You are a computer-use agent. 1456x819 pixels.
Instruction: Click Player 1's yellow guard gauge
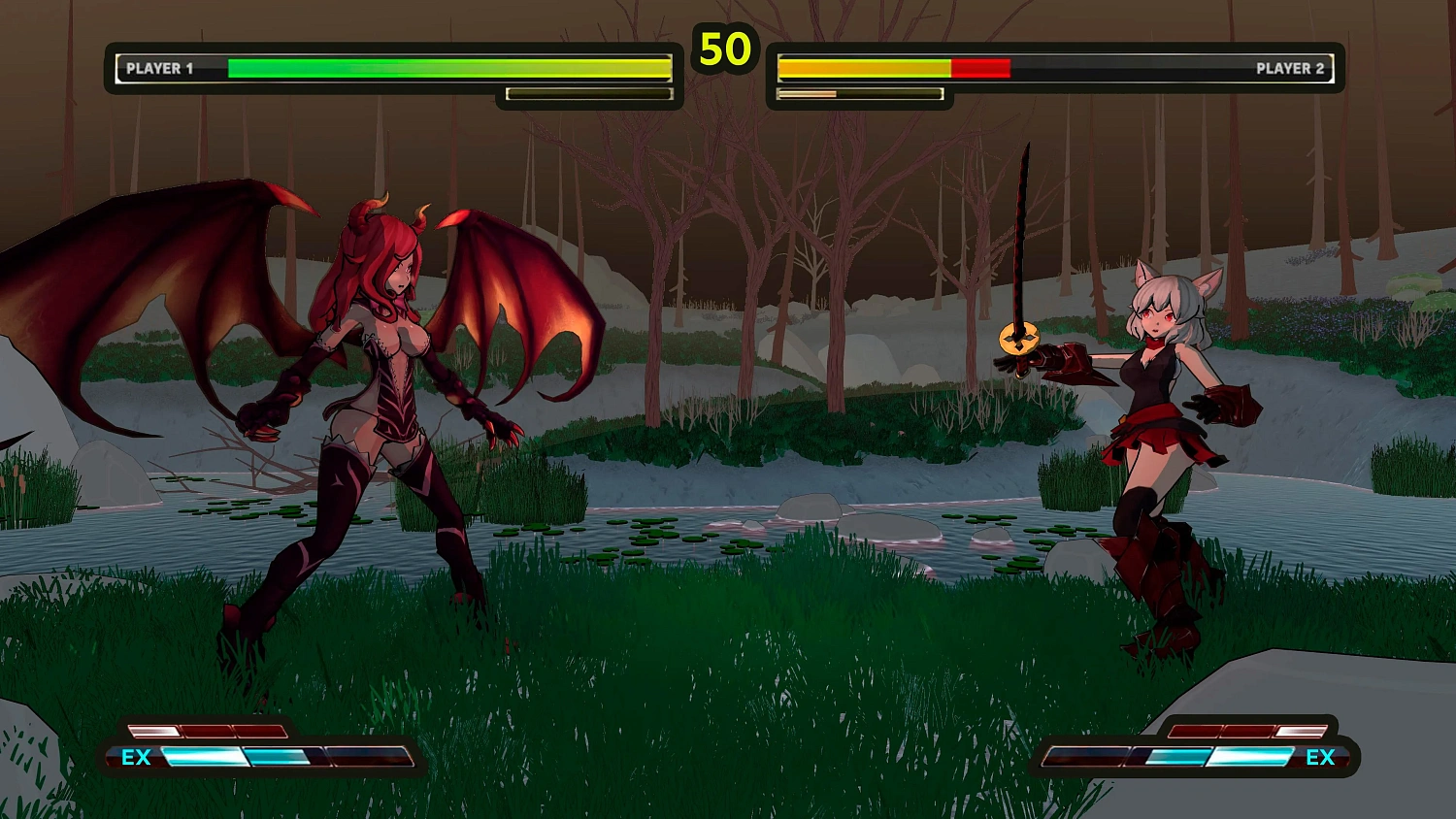coord(587,93)
